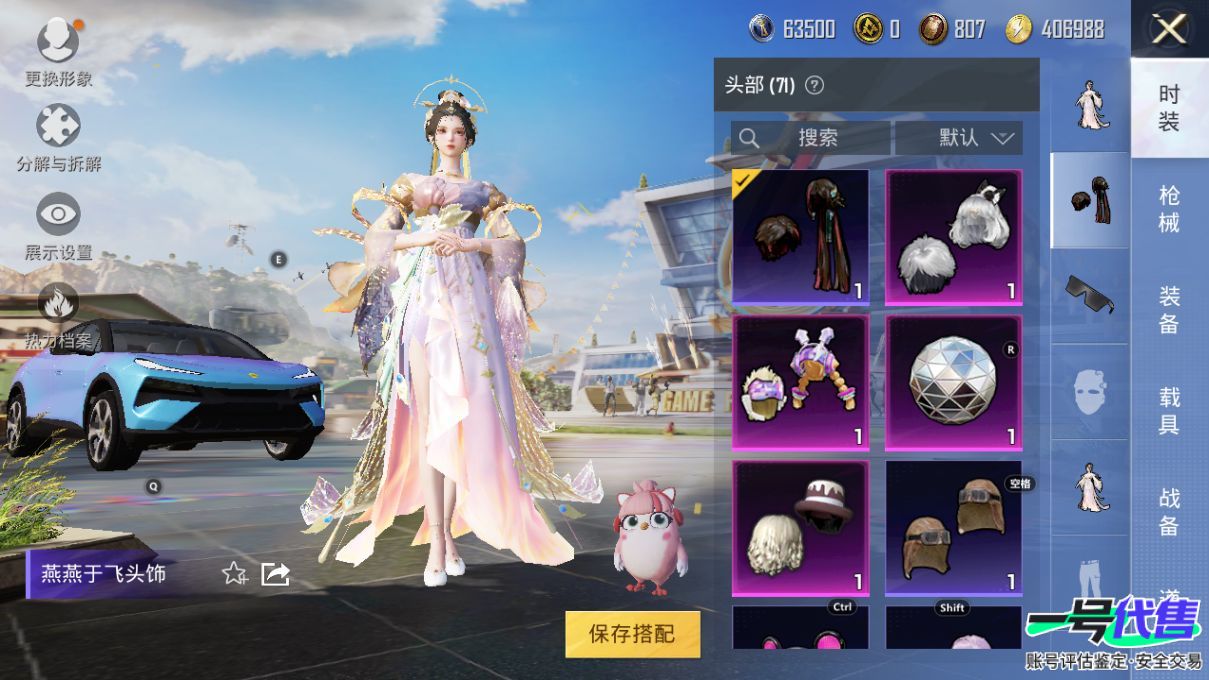
Task: Select the face mask category icon
Action: coord(1089,391)
